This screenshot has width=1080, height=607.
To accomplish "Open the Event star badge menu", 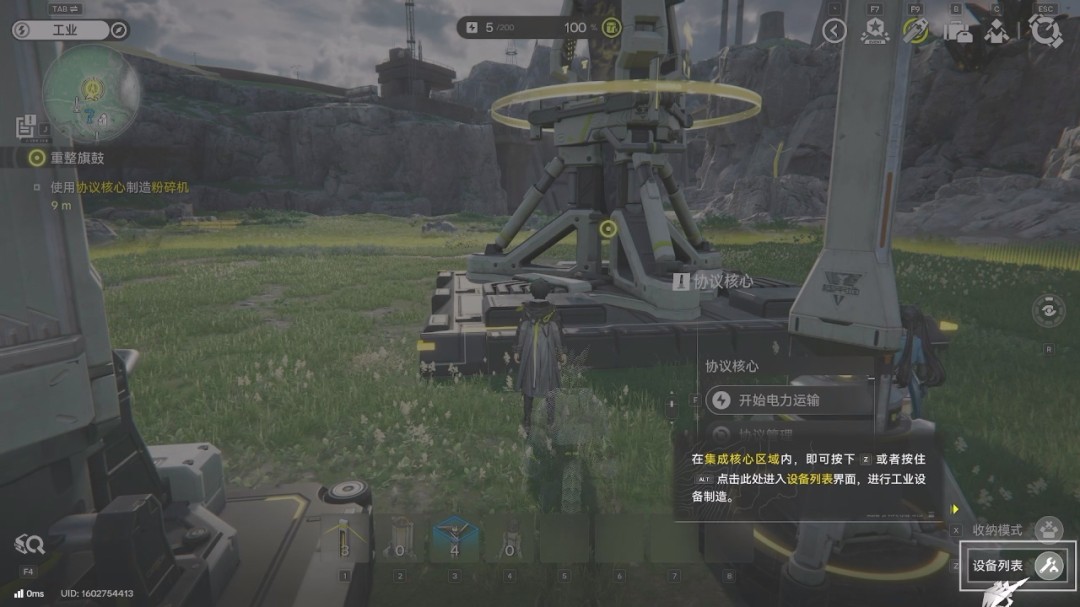I will coord(875,31).
